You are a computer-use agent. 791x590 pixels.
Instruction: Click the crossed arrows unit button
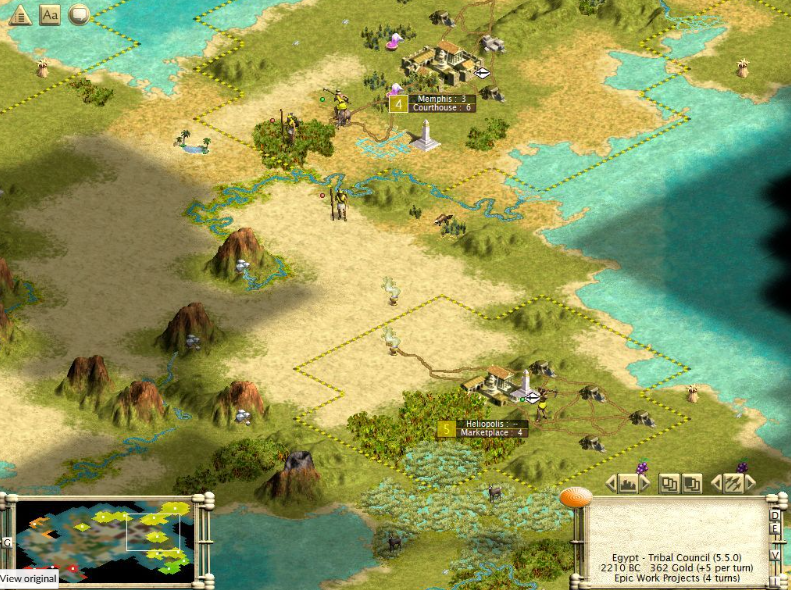[x=734, y=484]
